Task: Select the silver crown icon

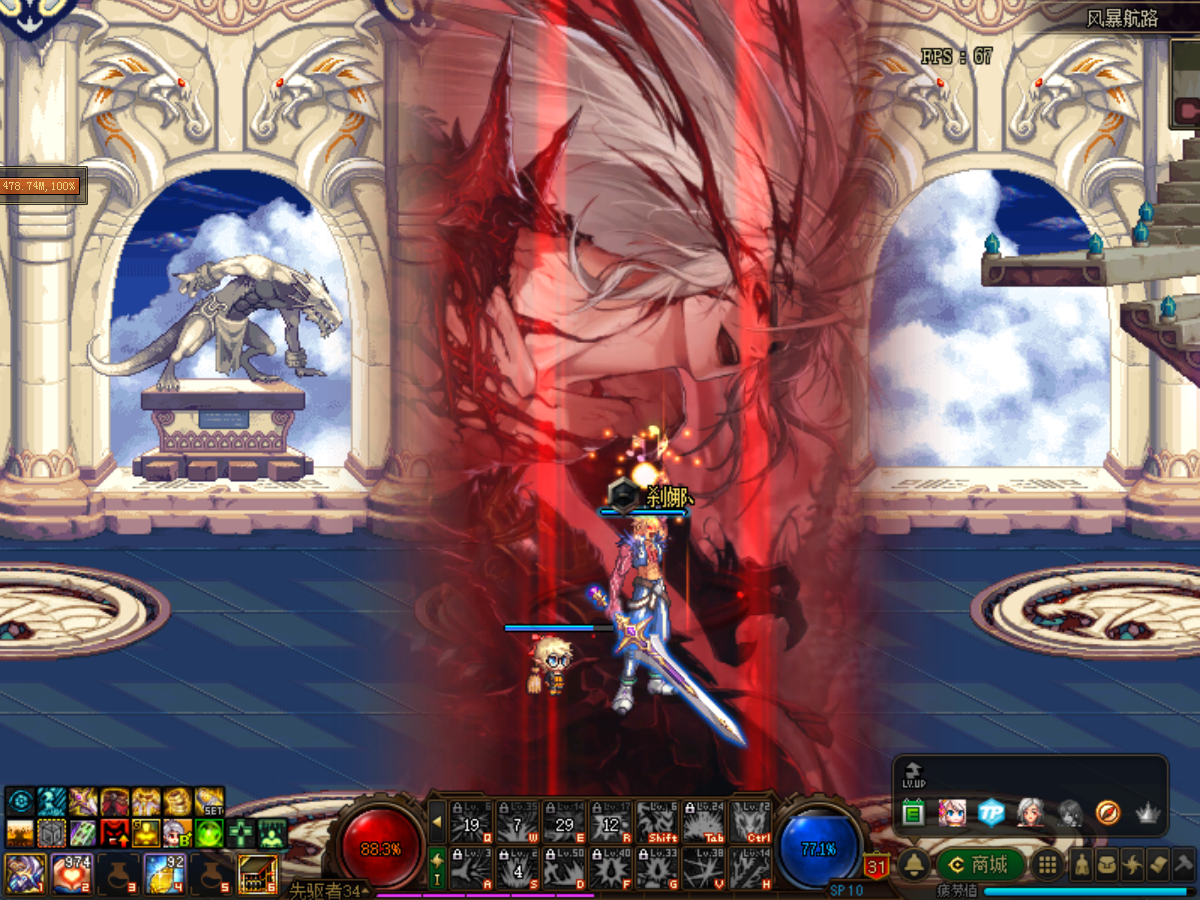Action: pos(1146,813)
